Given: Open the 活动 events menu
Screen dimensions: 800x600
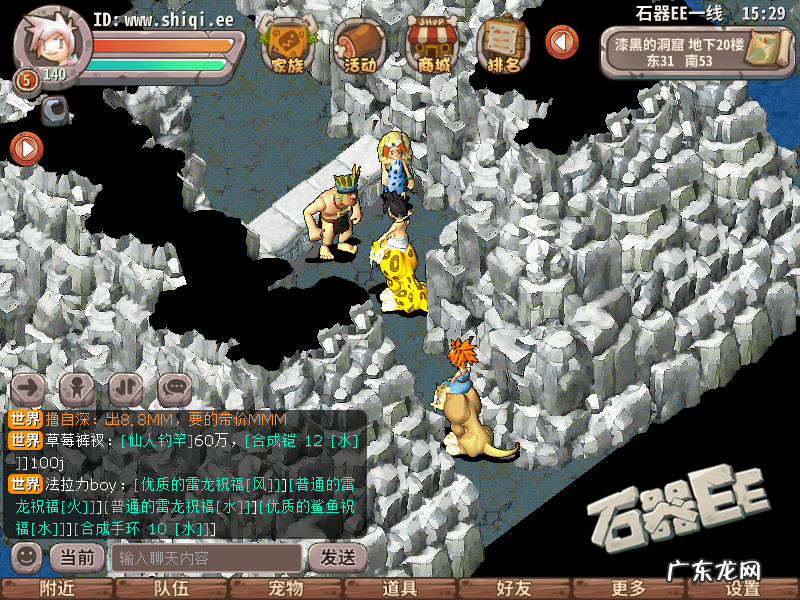Looking at the screenshot, I should (359, 45).
